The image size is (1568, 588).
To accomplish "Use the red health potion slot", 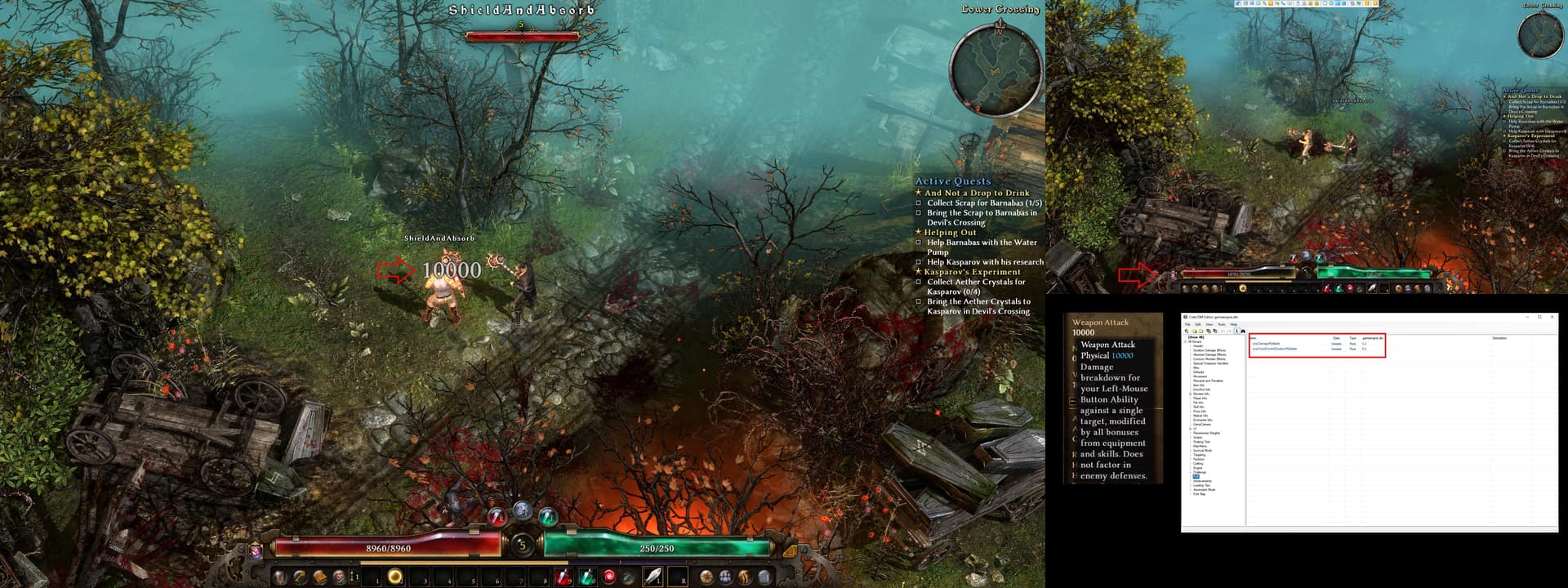I will pyautogui.click(x=563, y=577).
